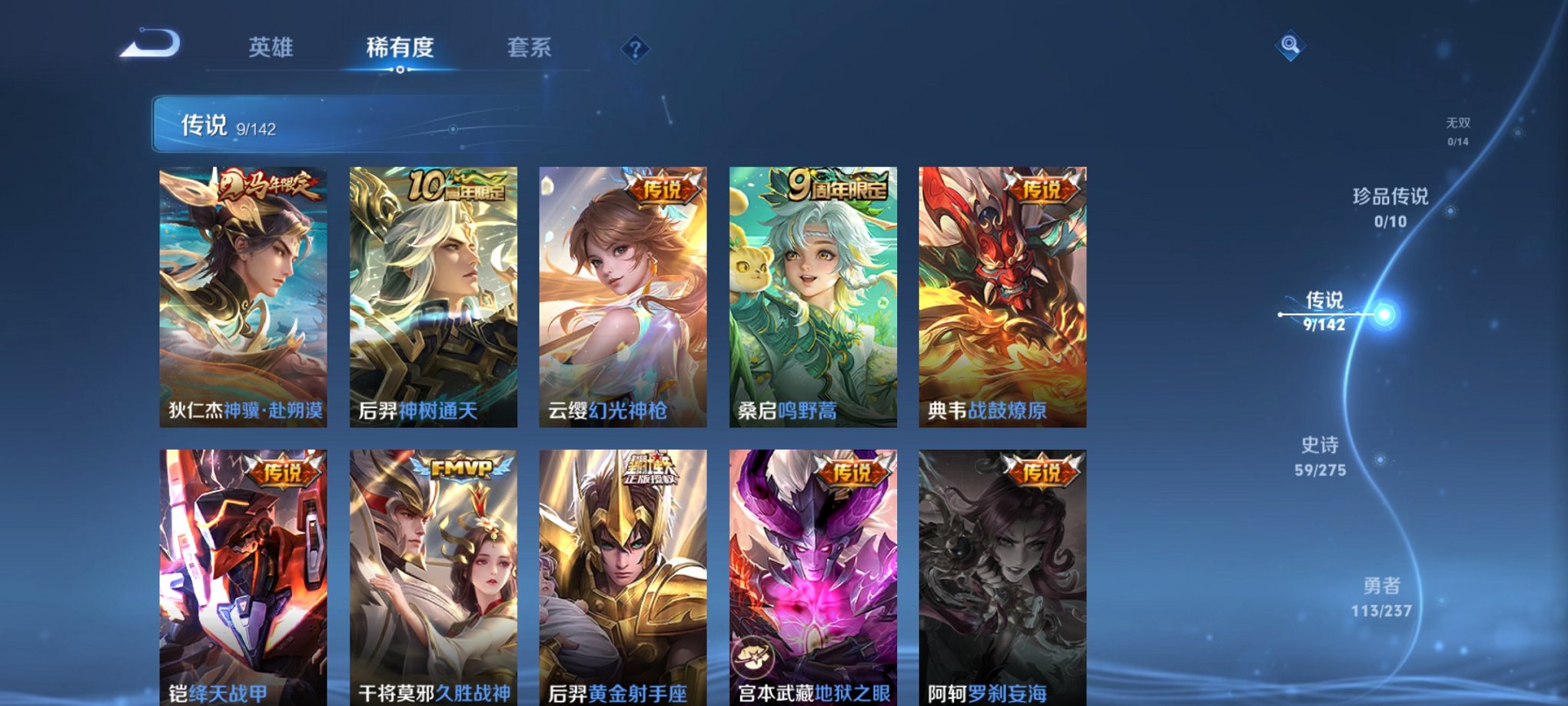Open the question mark help icon
Screen dimensions: 1568x706
point(633,50)
